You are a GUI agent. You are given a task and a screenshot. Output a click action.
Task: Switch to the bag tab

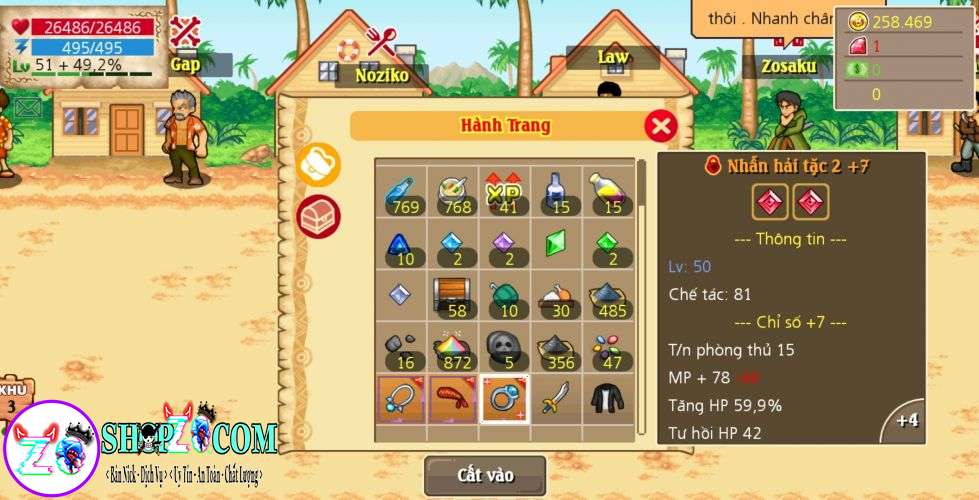pos(318,165)
